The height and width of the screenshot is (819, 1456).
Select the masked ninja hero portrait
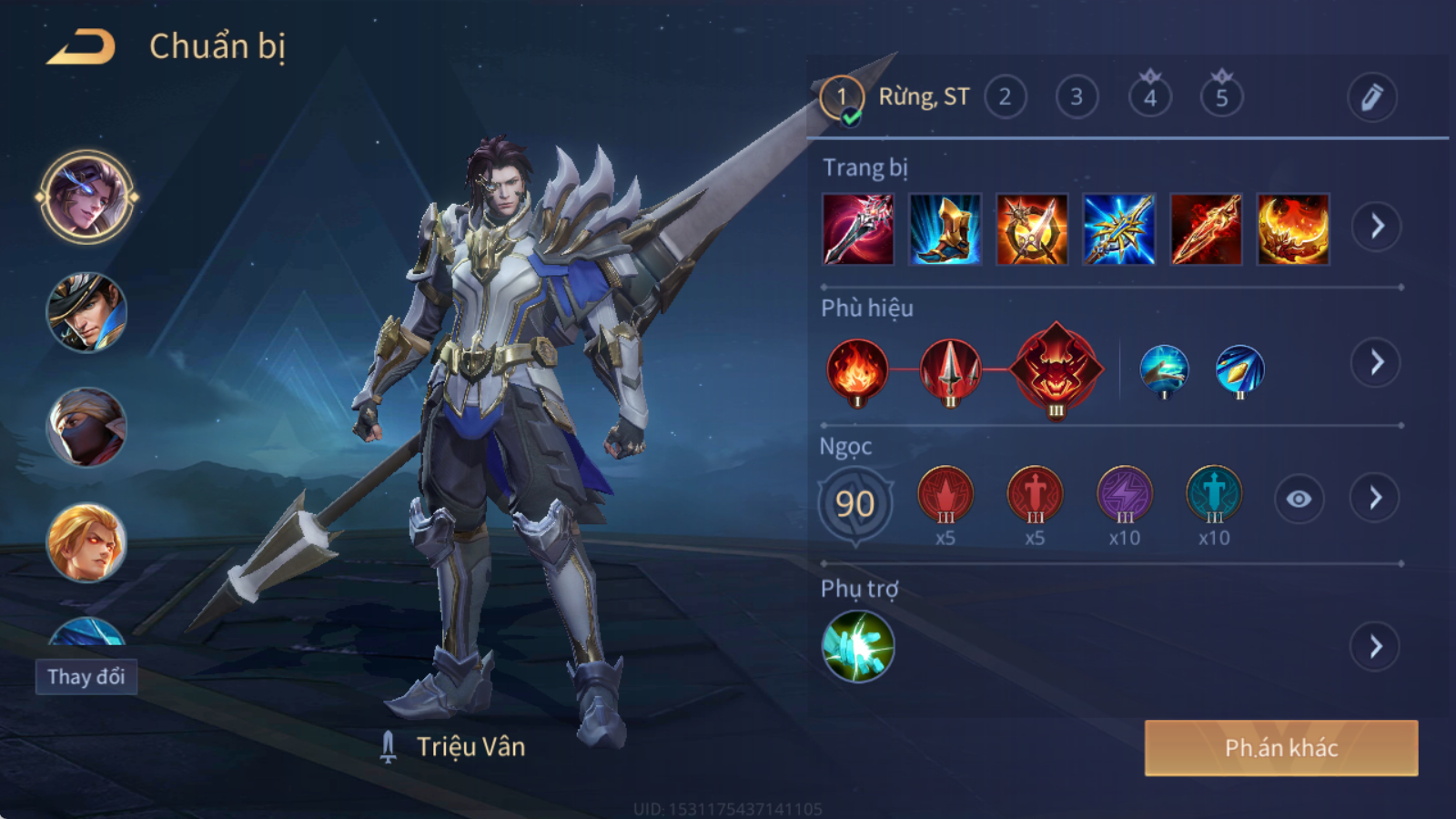[86, 428]
